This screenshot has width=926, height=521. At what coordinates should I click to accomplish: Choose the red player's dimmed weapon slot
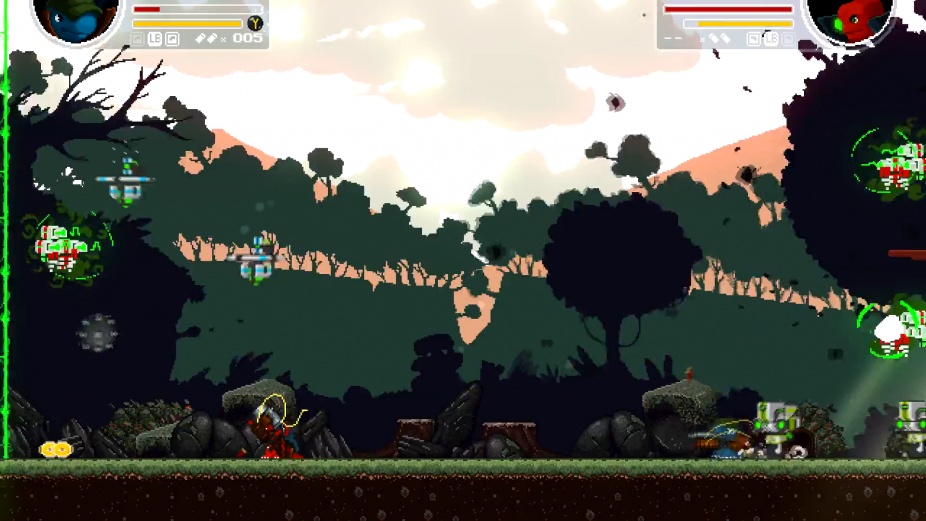point(788,39)
